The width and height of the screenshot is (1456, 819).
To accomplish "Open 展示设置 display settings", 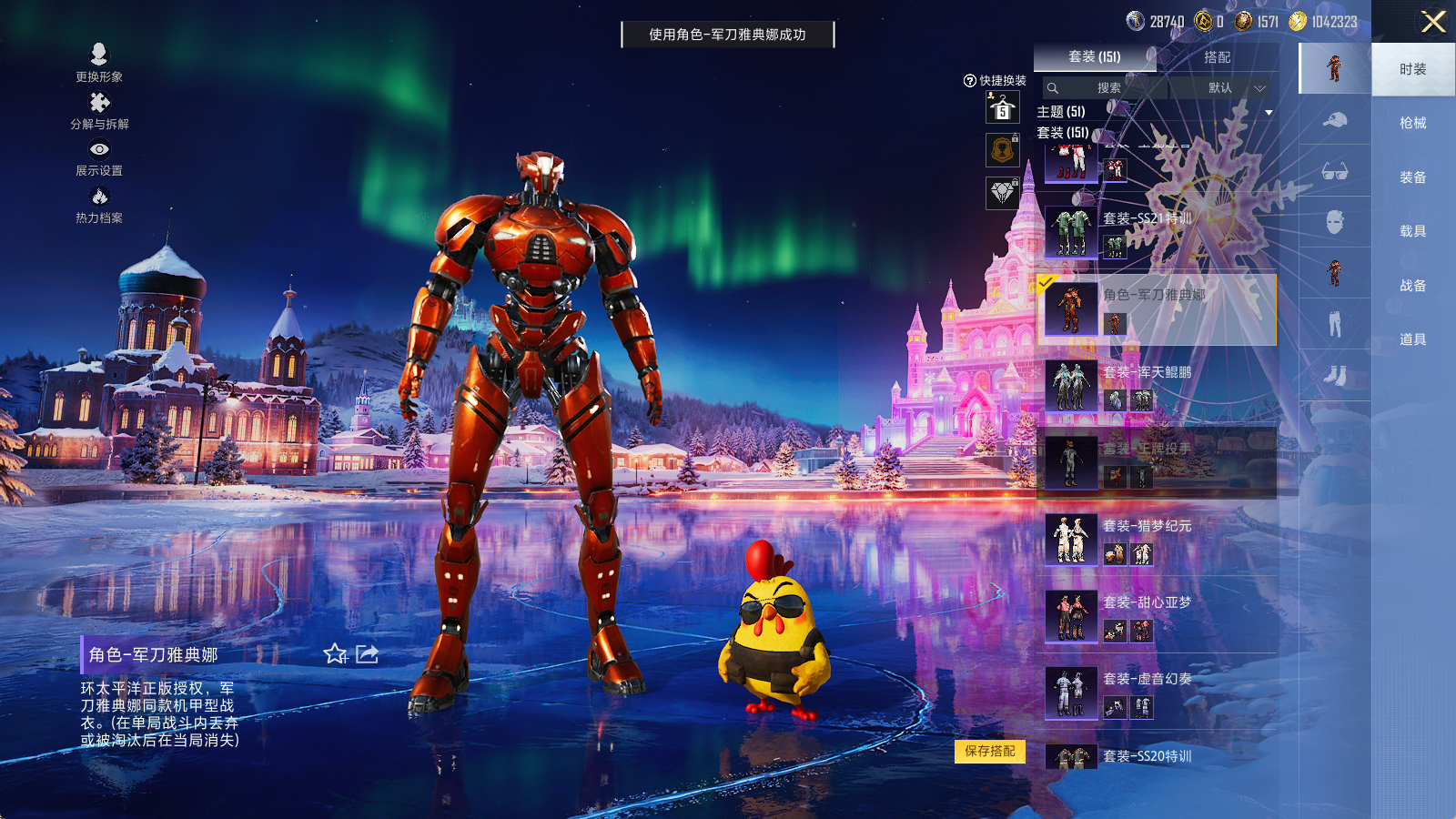I will pos(99,157).
